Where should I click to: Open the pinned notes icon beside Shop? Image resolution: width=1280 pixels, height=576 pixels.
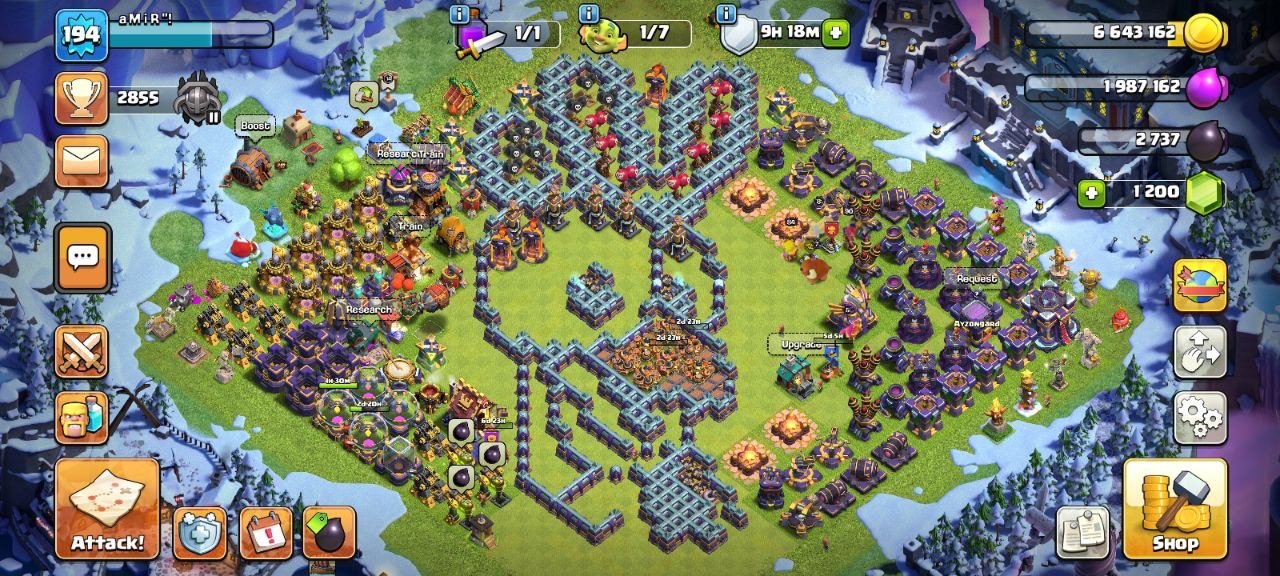pos(1083,531)
